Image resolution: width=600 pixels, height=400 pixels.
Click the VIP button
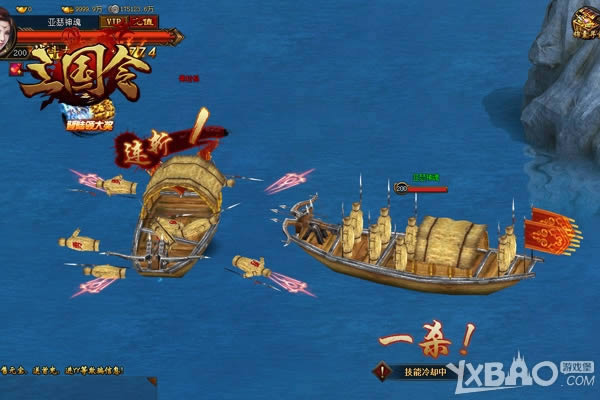pyautogui.click(x=111, y=21)
